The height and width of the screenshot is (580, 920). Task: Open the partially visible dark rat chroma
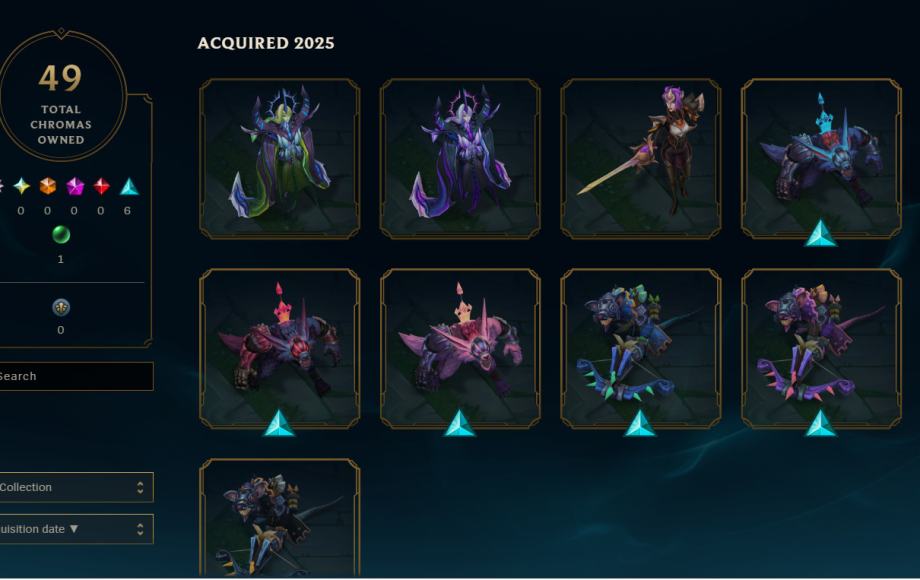coord(279,520)
